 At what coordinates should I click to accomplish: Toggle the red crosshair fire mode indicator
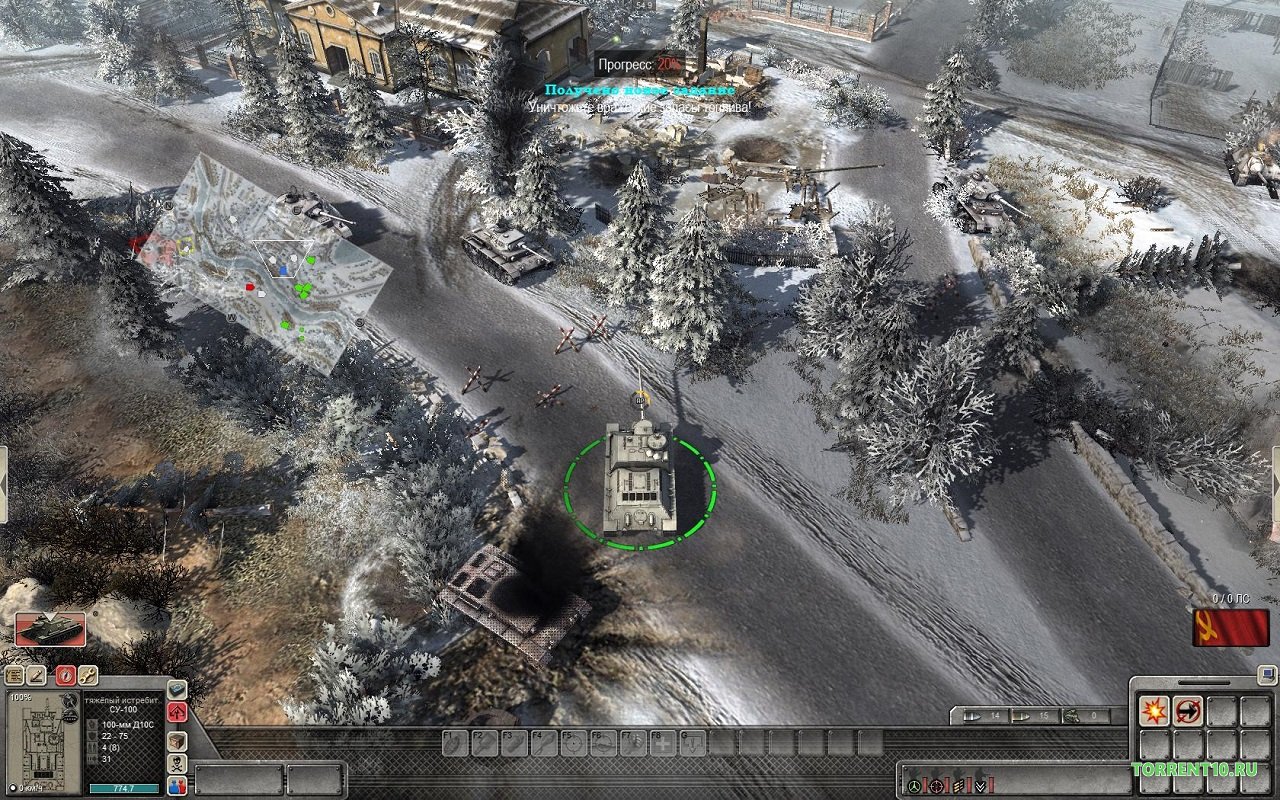pos(936,786)
